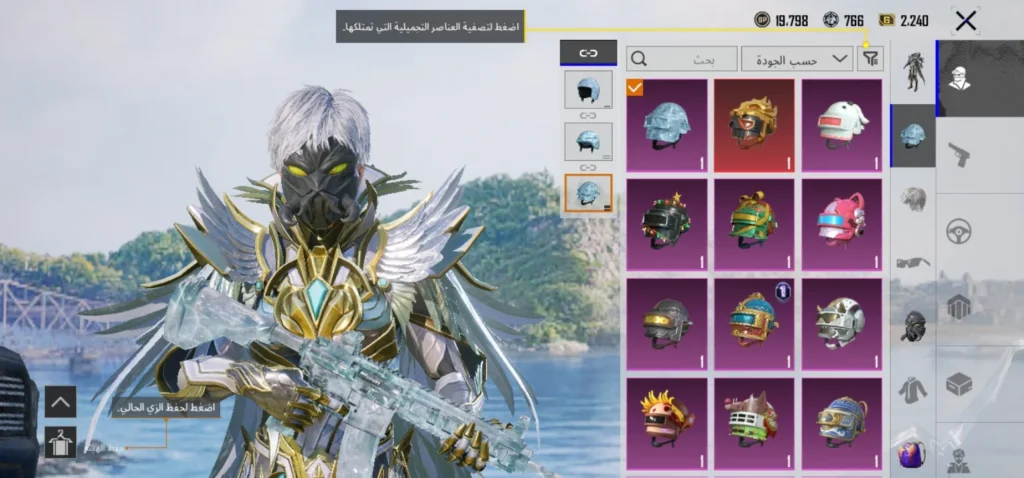Click the filter owned cosmetics funnel button
The height and width of the screenshot is (478, 1024).
tap(871, 59)
